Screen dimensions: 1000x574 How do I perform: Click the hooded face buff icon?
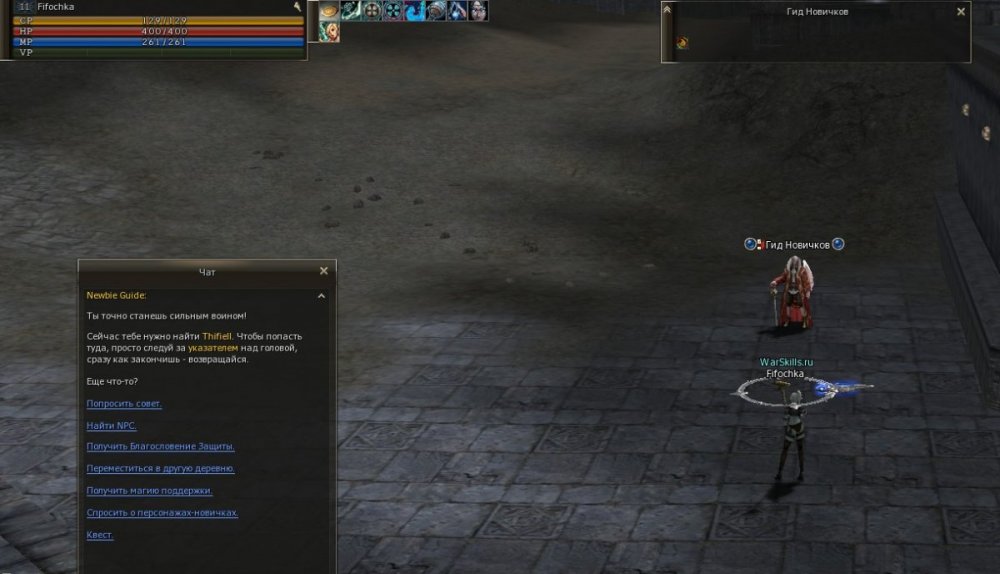click(x=479, y=11)
